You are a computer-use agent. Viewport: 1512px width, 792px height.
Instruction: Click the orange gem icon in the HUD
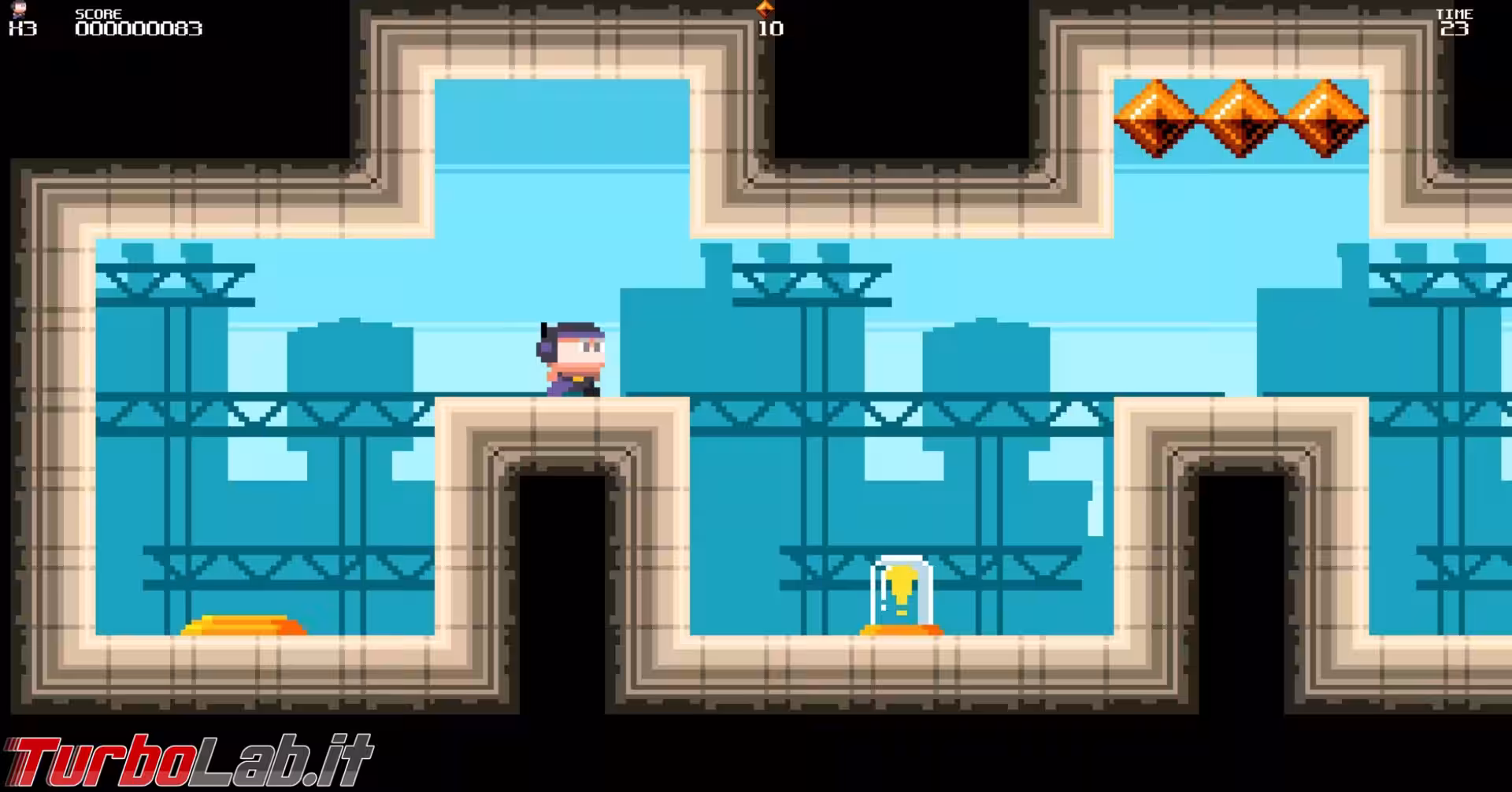click(x=765, y=9)
